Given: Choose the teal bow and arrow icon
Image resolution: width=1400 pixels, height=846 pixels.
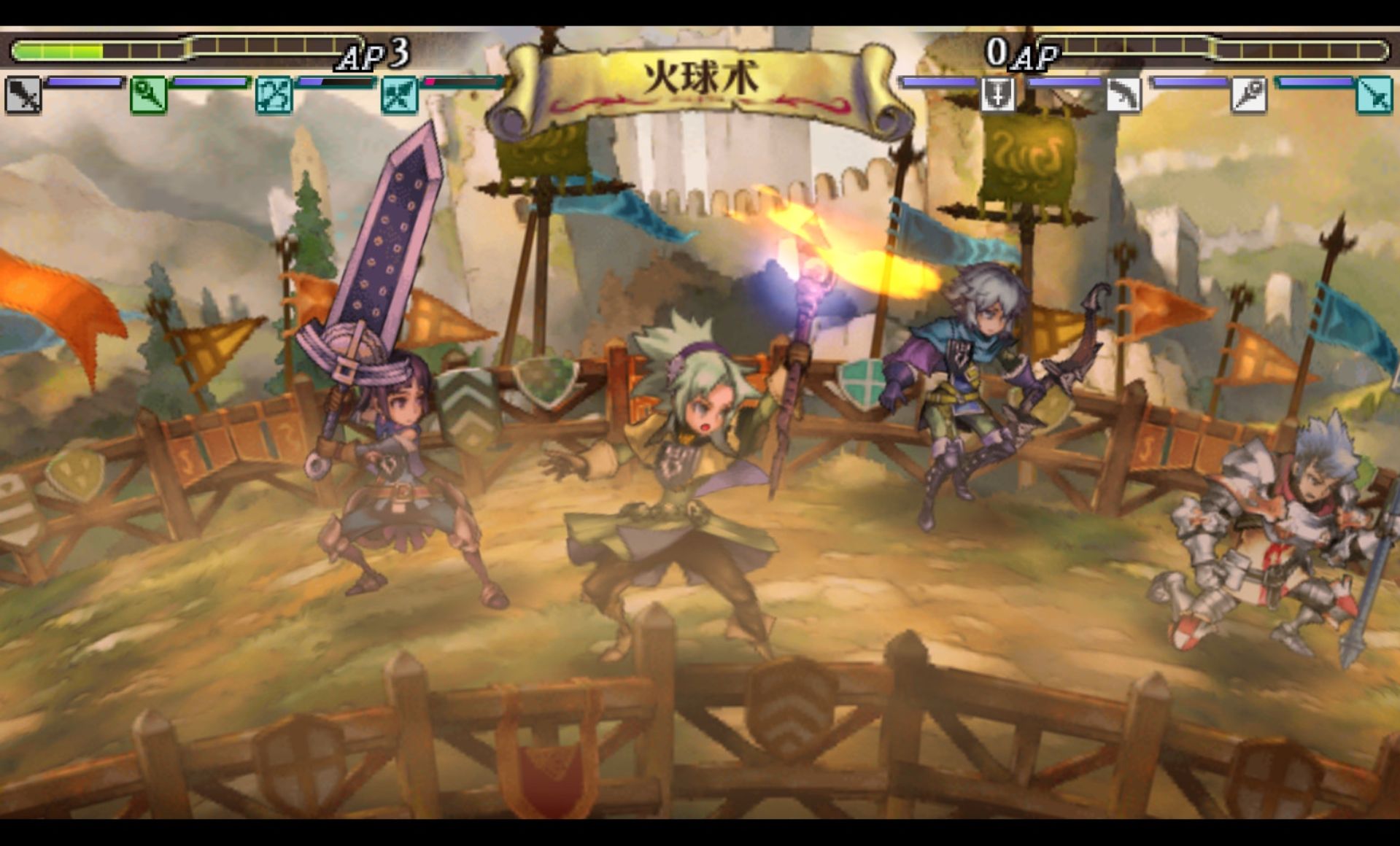Looking at the screenshot, I should coord(274,96).
